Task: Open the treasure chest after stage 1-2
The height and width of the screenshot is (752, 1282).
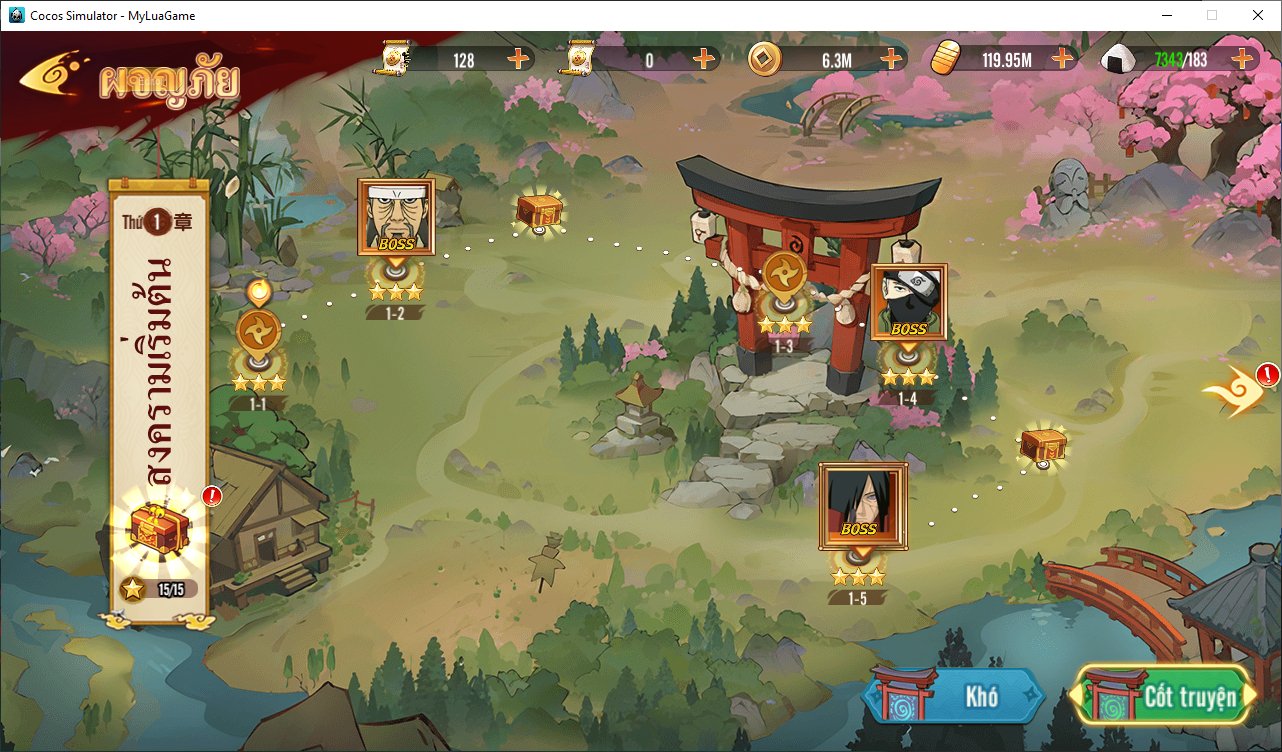Action: pyautogui.click(x=539, y=212)
